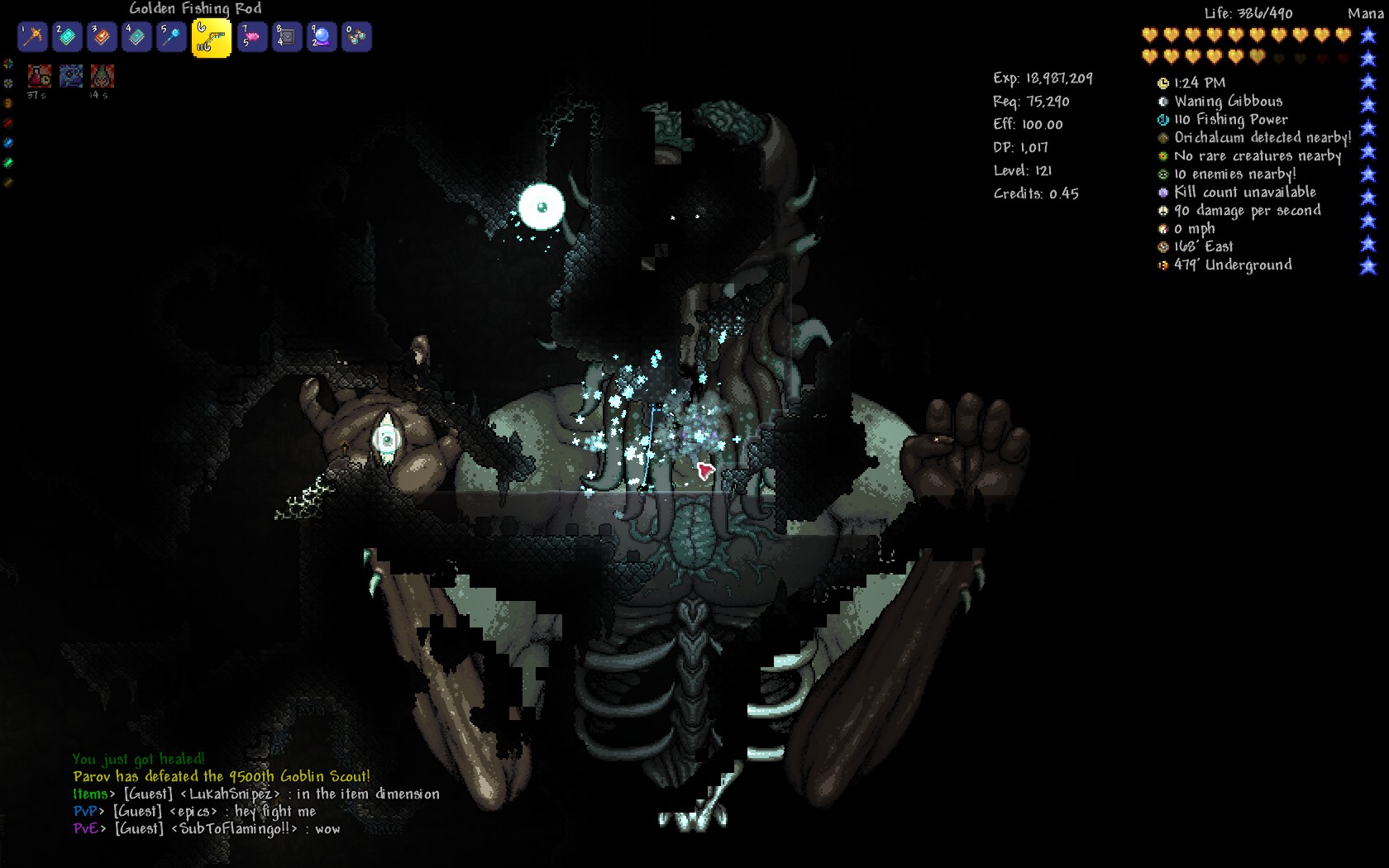The height and width of the screenshot is (868, 1389).
Task: Click the red flask buff with 14s timer
Action: [x=103, y=76]
